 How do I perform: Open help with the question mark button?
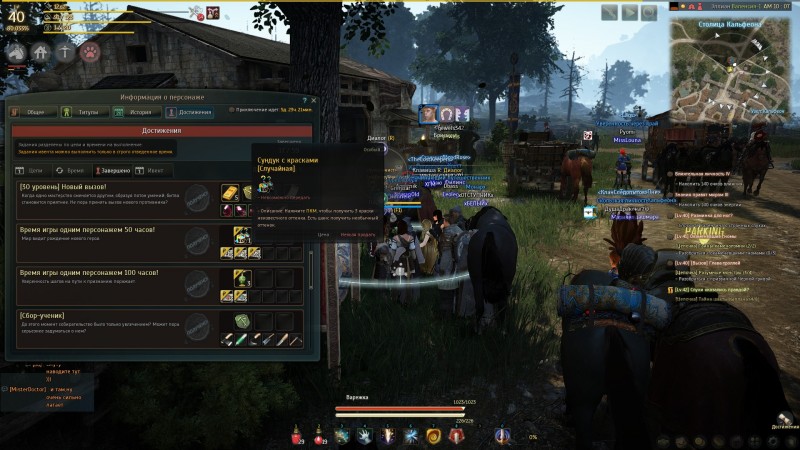point(305,98)
